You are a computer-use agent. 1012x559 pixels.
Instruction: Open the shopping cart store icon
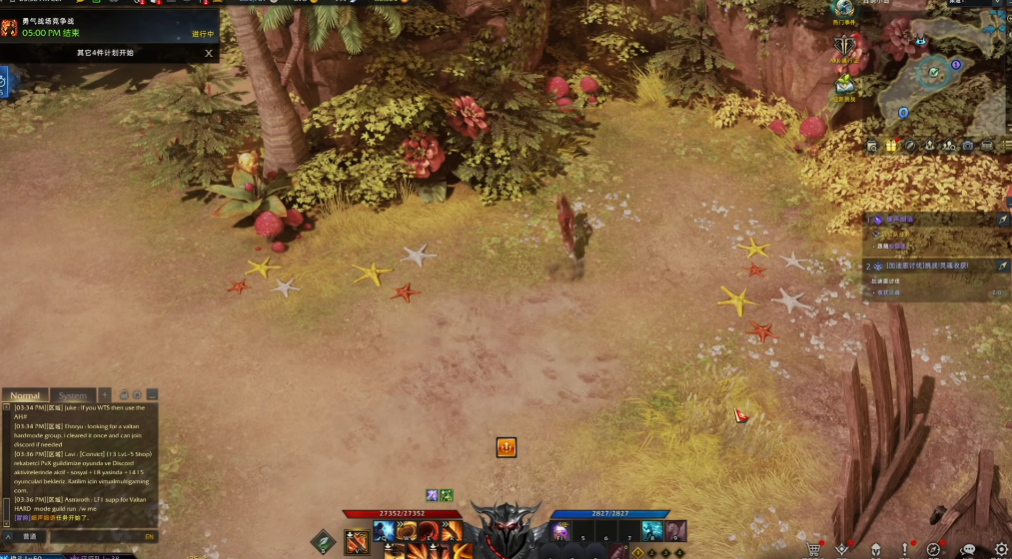(x=814, y=549)
